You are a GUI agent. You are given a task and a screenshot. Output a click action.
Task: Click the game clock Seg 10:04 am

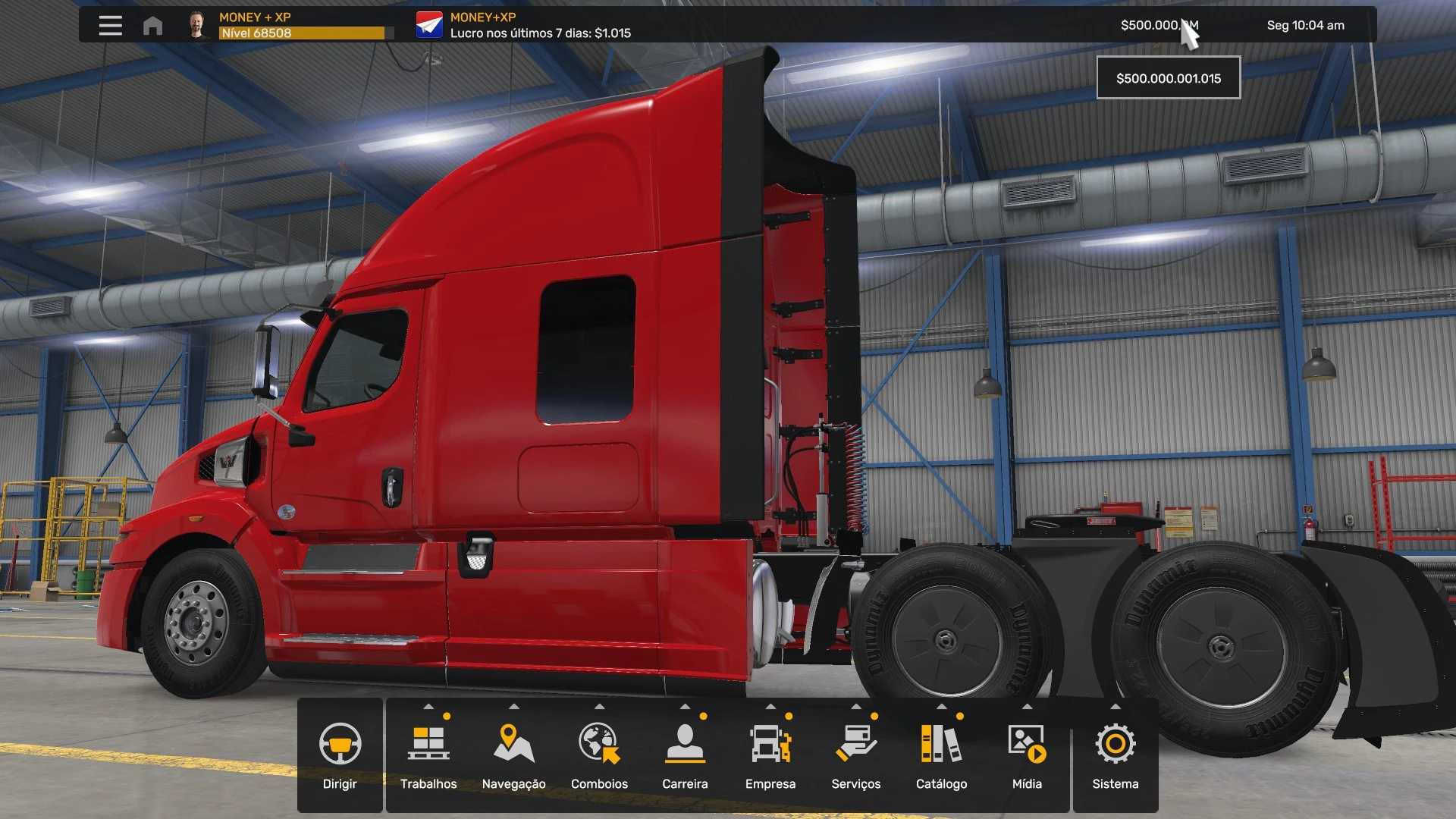pos(1305,25)
